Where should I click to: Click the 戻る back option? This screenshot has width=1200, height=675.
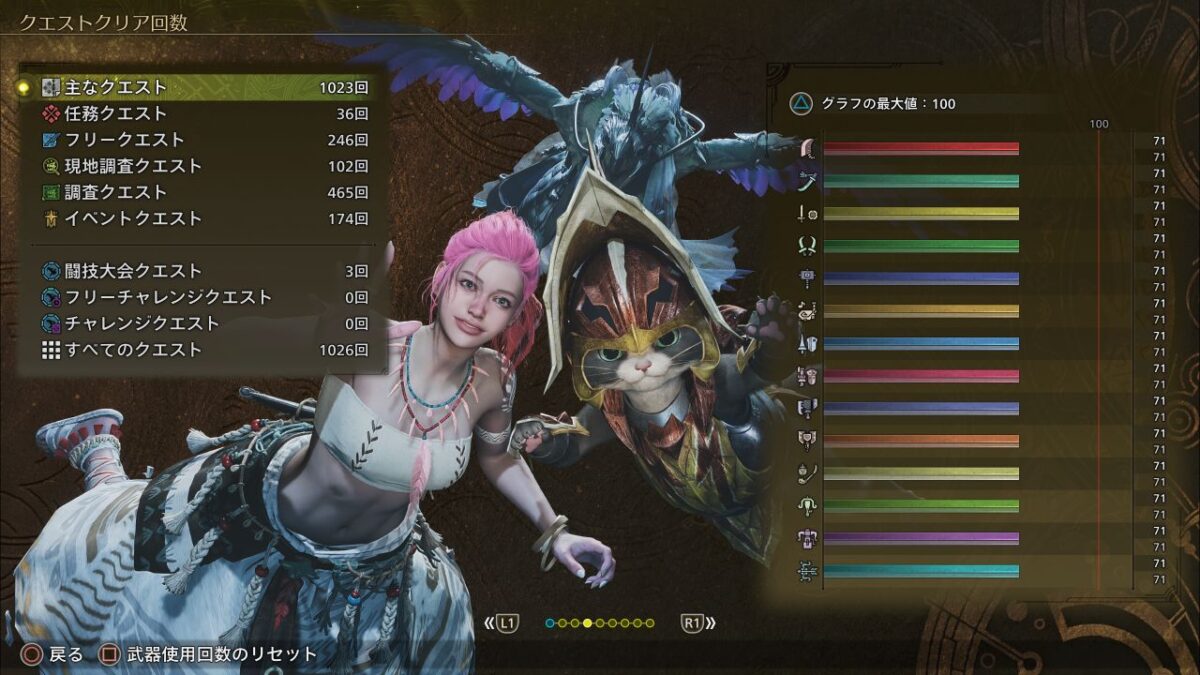(x=54, y=655)
